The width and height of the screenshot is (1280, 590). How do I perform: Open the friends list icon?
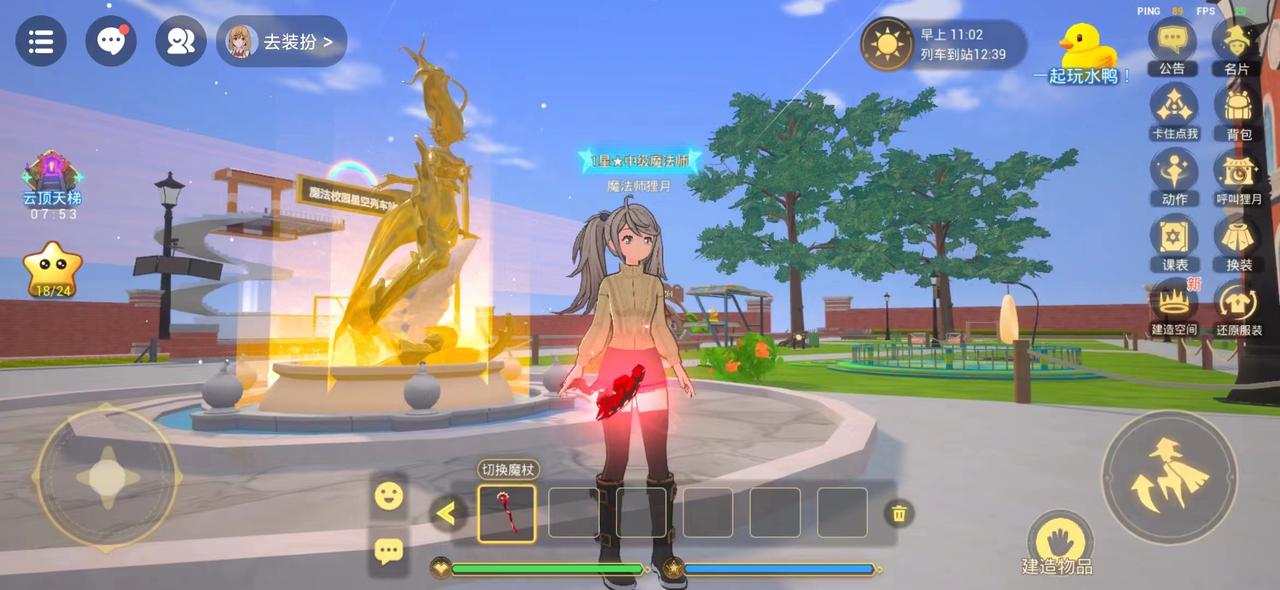coord(181,41)
